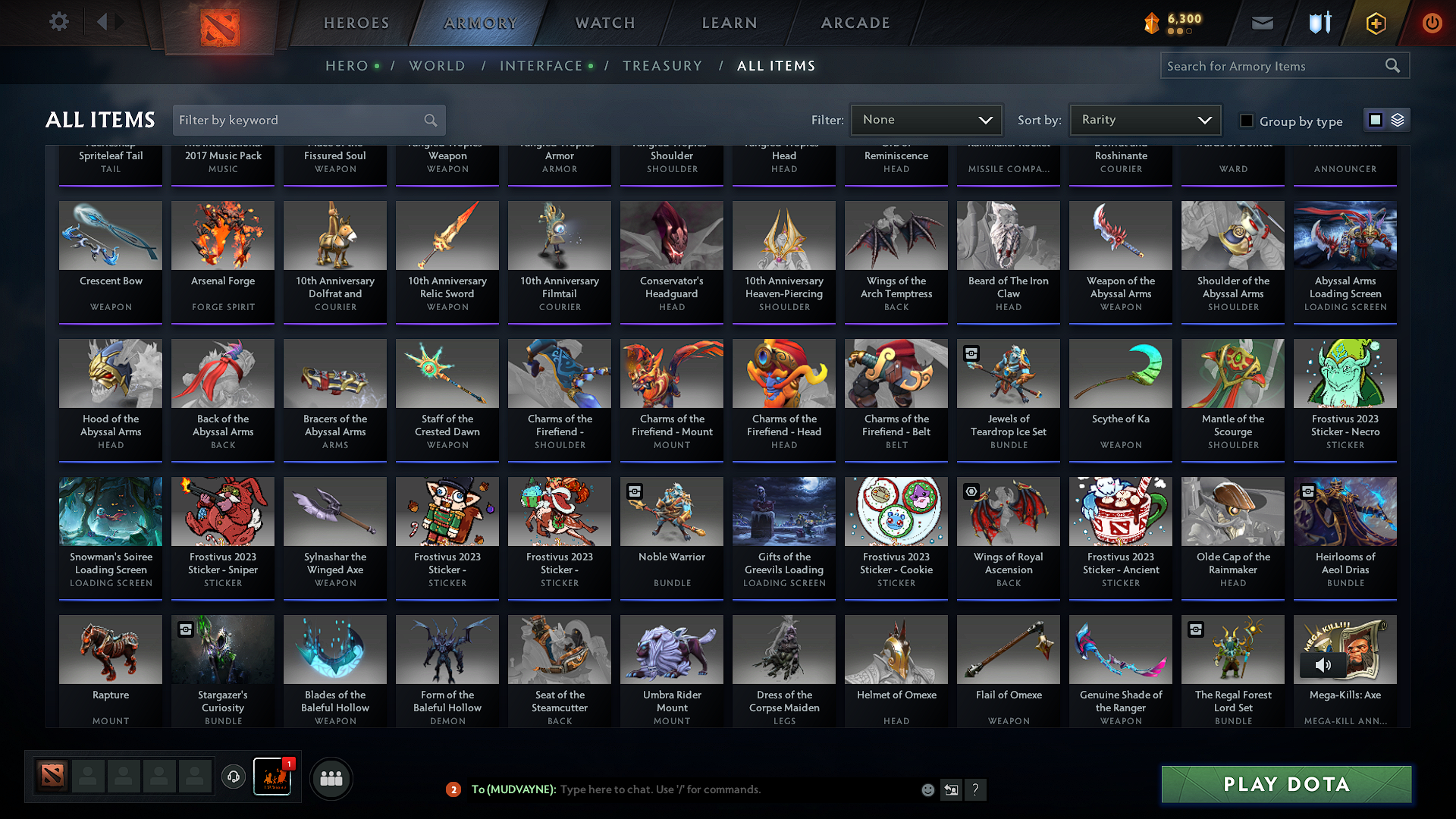
Task: Enable the Group by type checkbox
Action: tap(1246, 120)
